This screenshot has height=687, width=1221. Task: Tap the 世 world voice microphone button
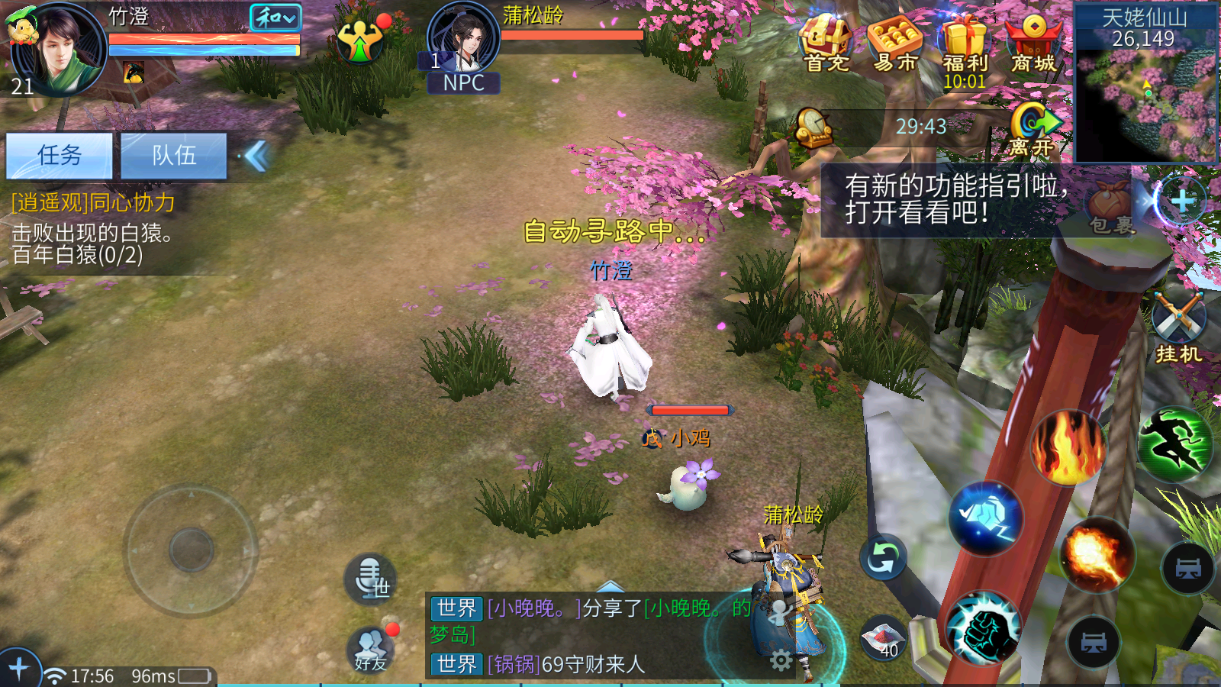pos(371,578)
